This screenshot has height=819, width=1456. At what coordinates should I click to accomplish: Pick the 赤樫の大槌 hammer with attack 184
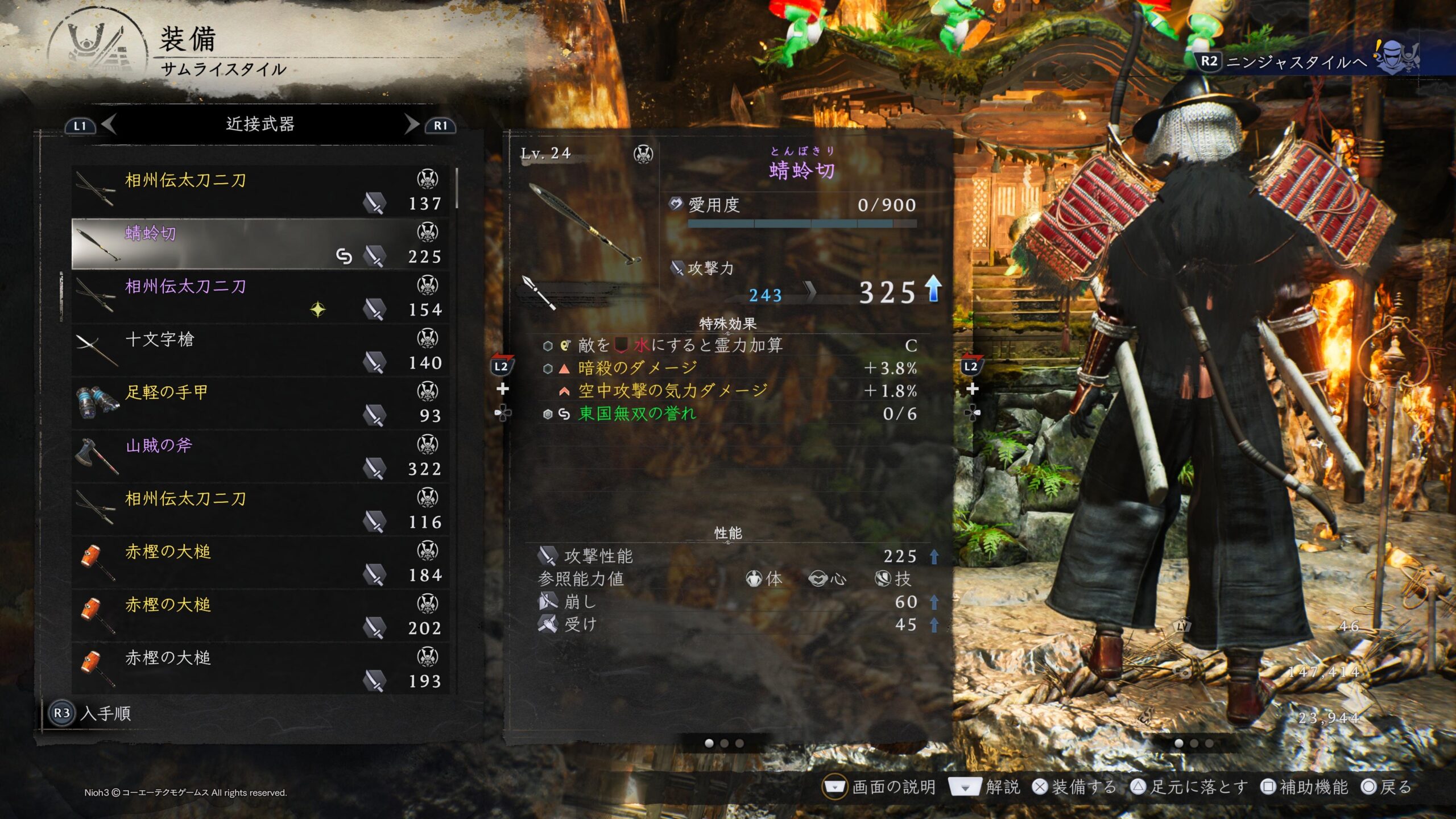[x=260, y=562]
